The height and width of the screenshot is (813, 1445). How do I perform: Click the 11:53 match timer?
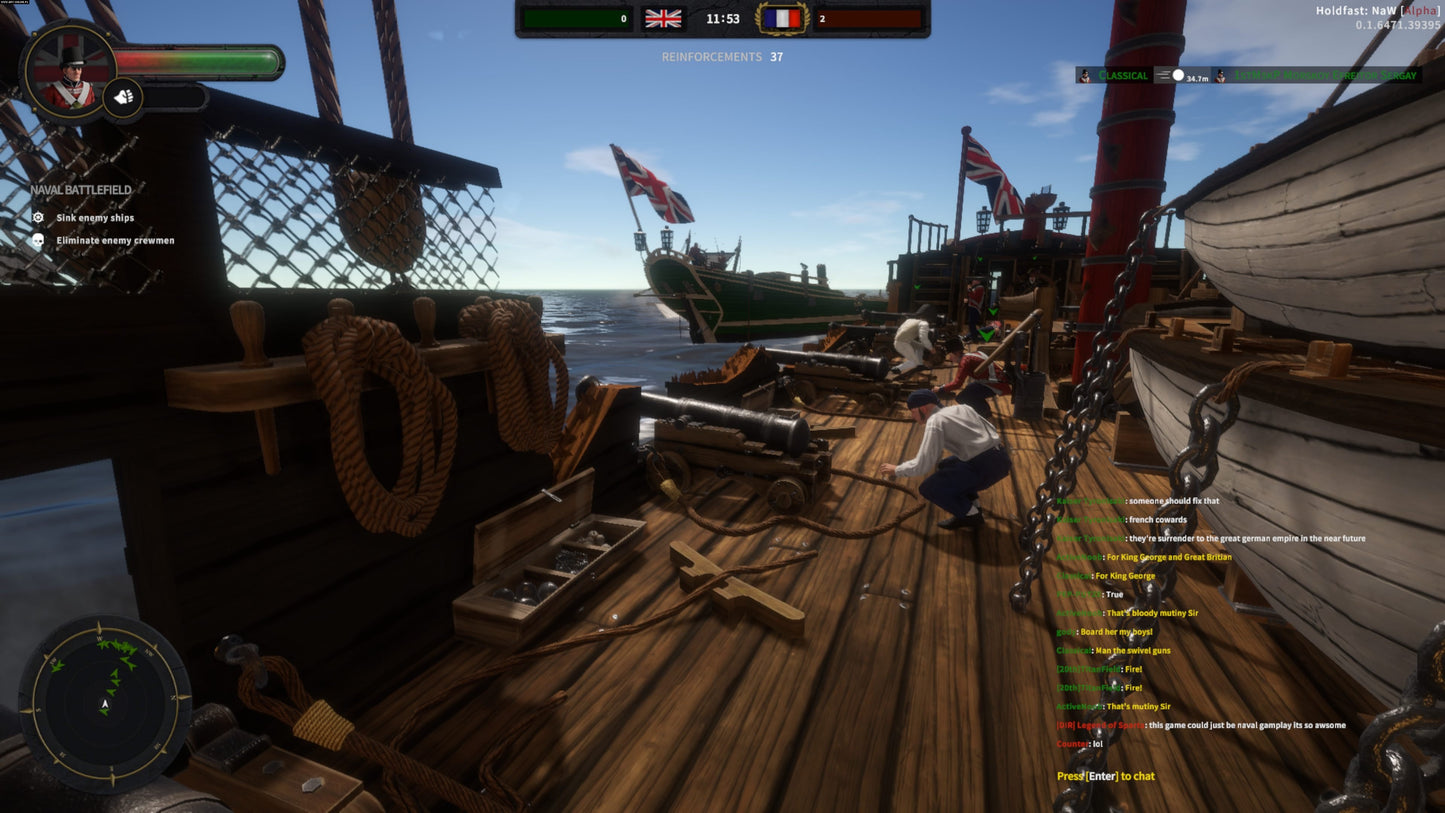click(723, 18)
